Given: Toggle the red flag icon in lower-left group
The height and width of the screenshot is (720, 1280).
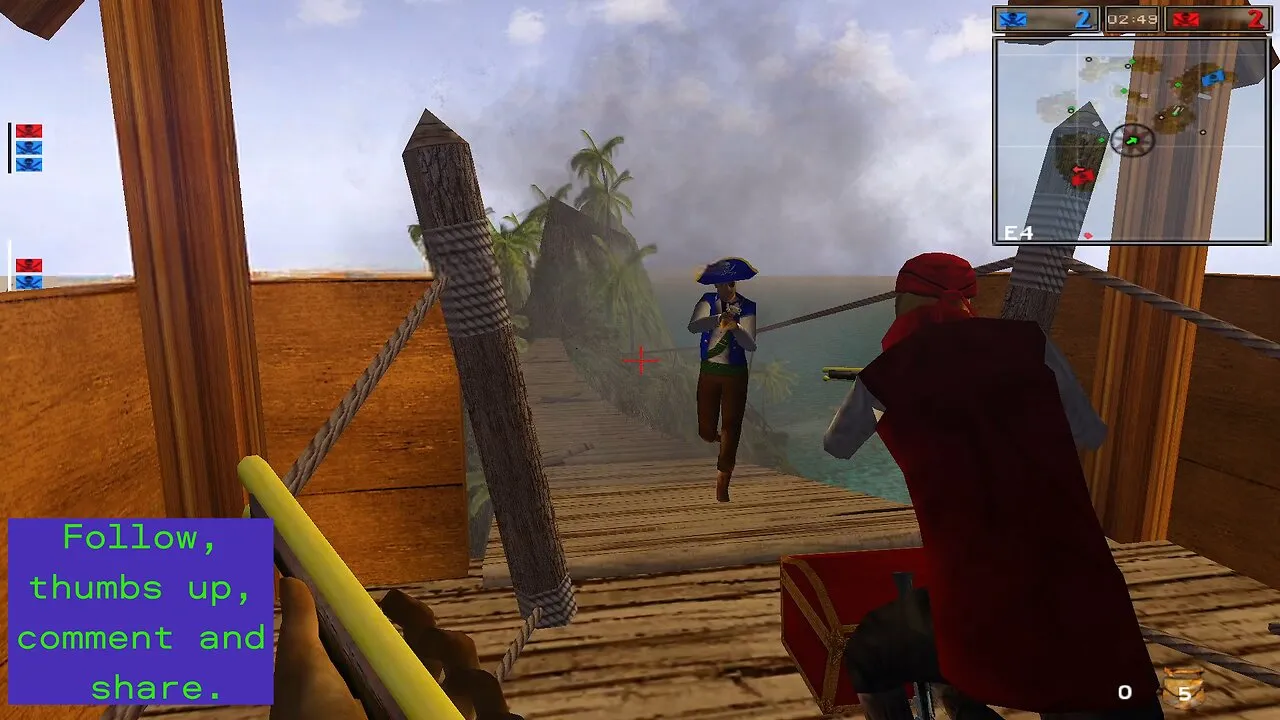Looking at the screenshot, I should coord(29,263).
